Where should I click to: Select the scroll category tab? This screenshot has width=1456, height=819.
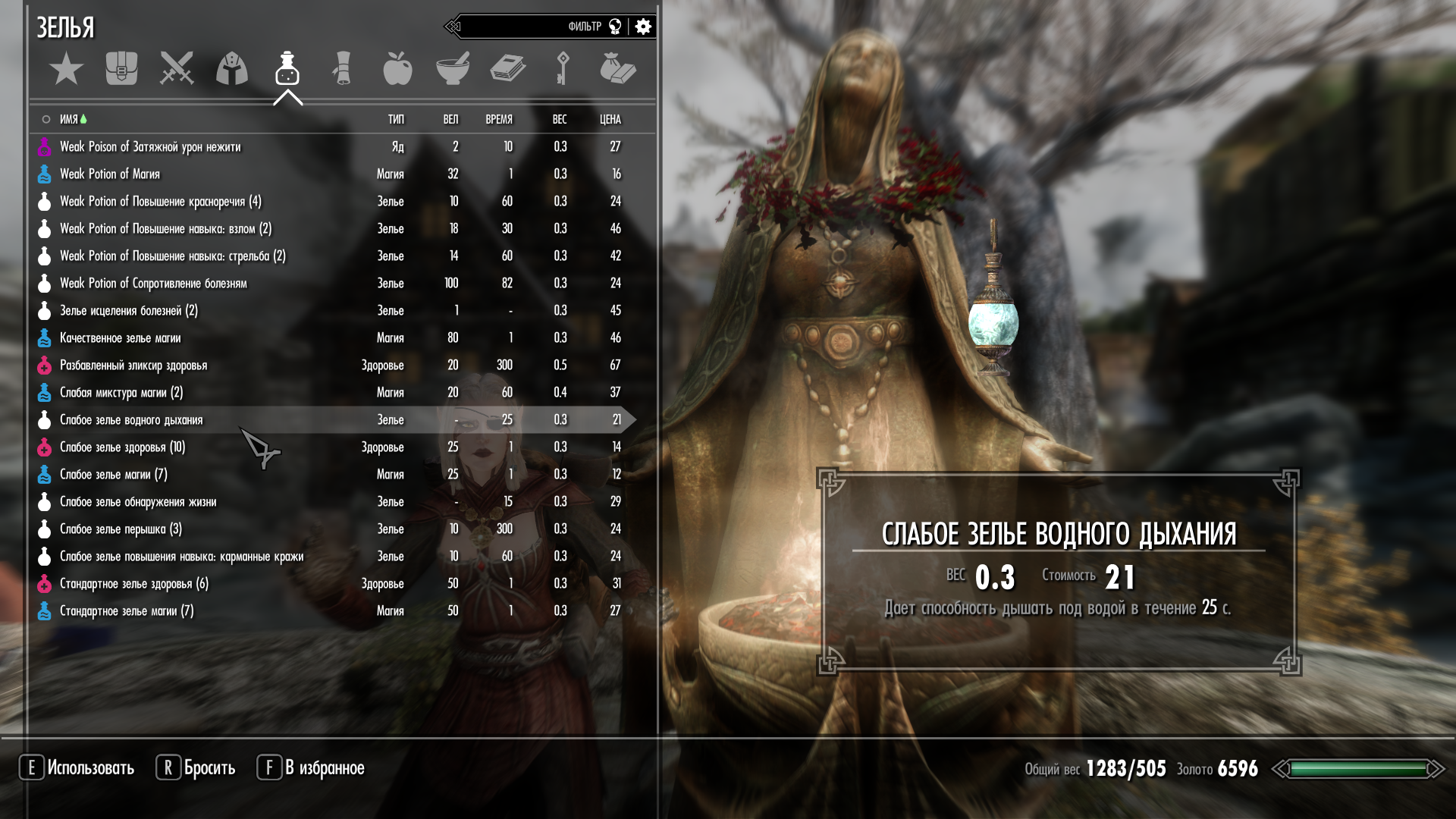(x=342, y=69)
